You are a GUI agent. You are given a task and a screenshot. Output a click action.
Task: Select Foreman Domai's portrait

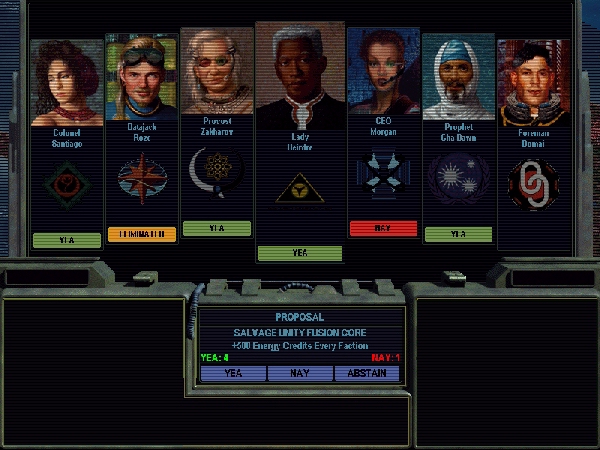(532, 82)
